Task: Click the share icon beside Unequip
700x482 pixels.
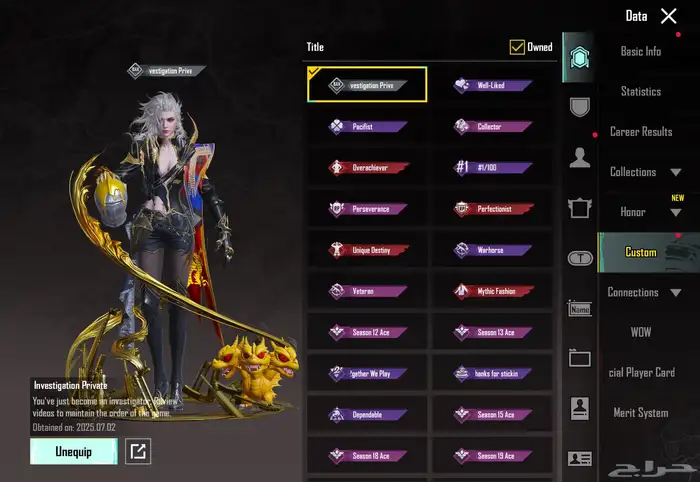Action: [138, 452]
